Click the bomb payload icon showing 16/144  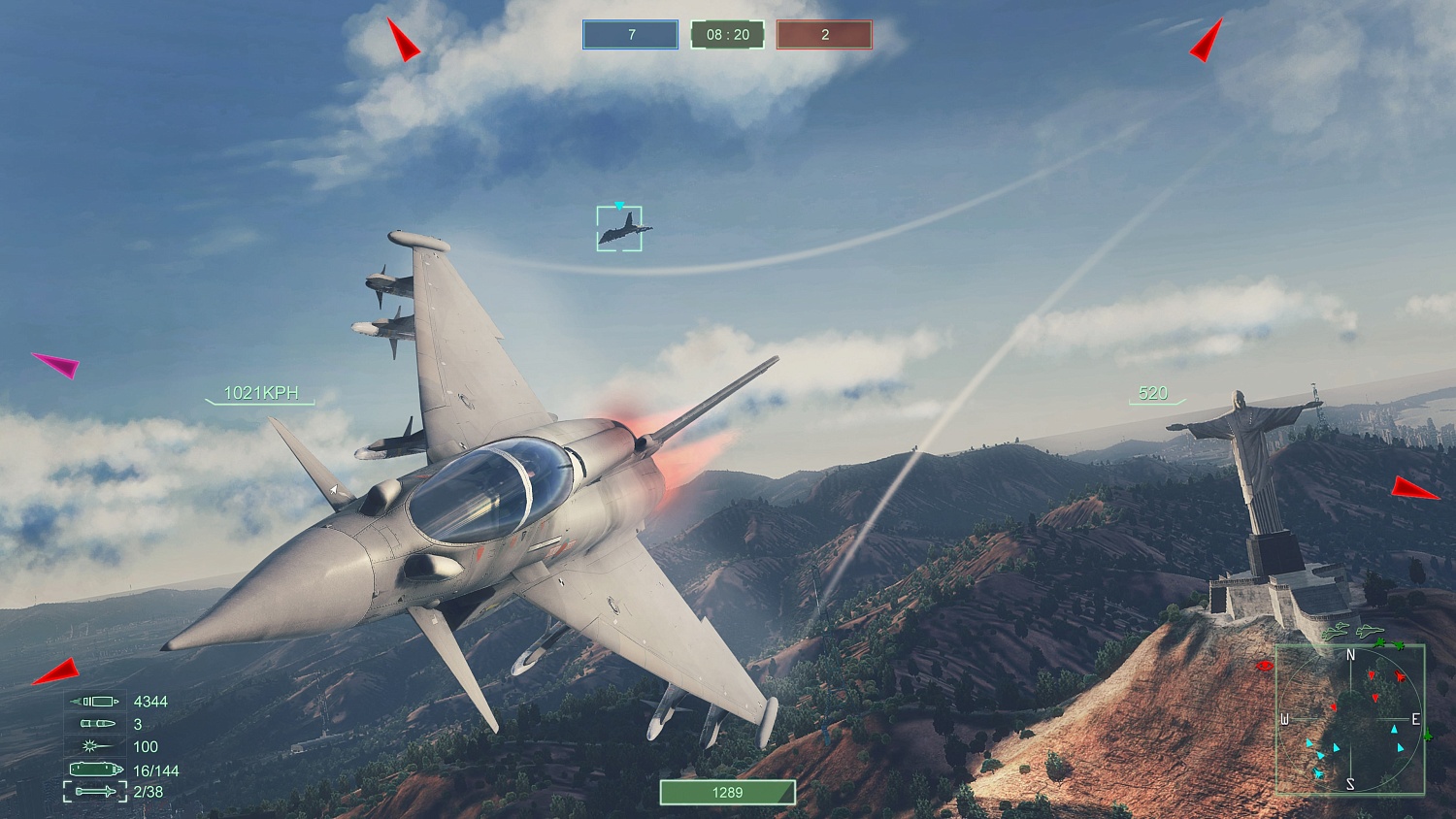coord(95,769)
